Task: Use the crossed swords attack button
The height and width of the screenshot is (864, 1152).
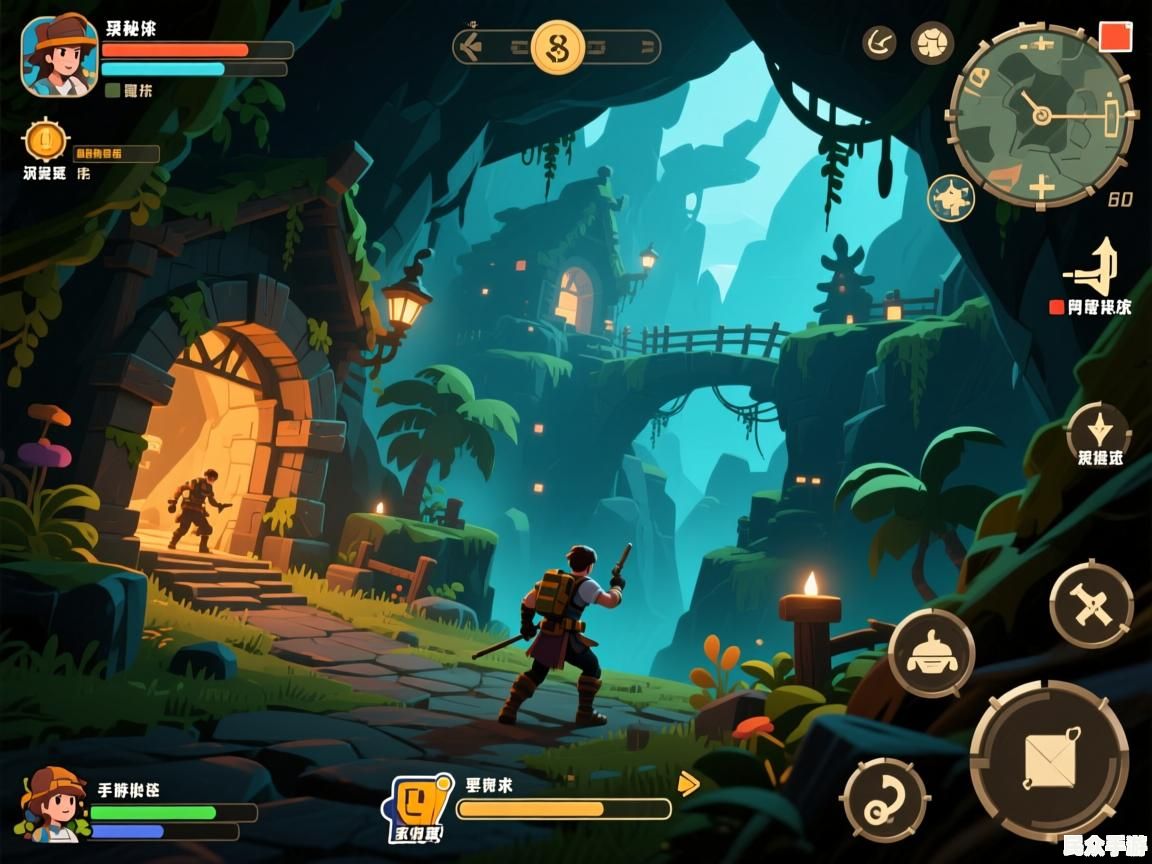Action: (x=1091, y=604)
